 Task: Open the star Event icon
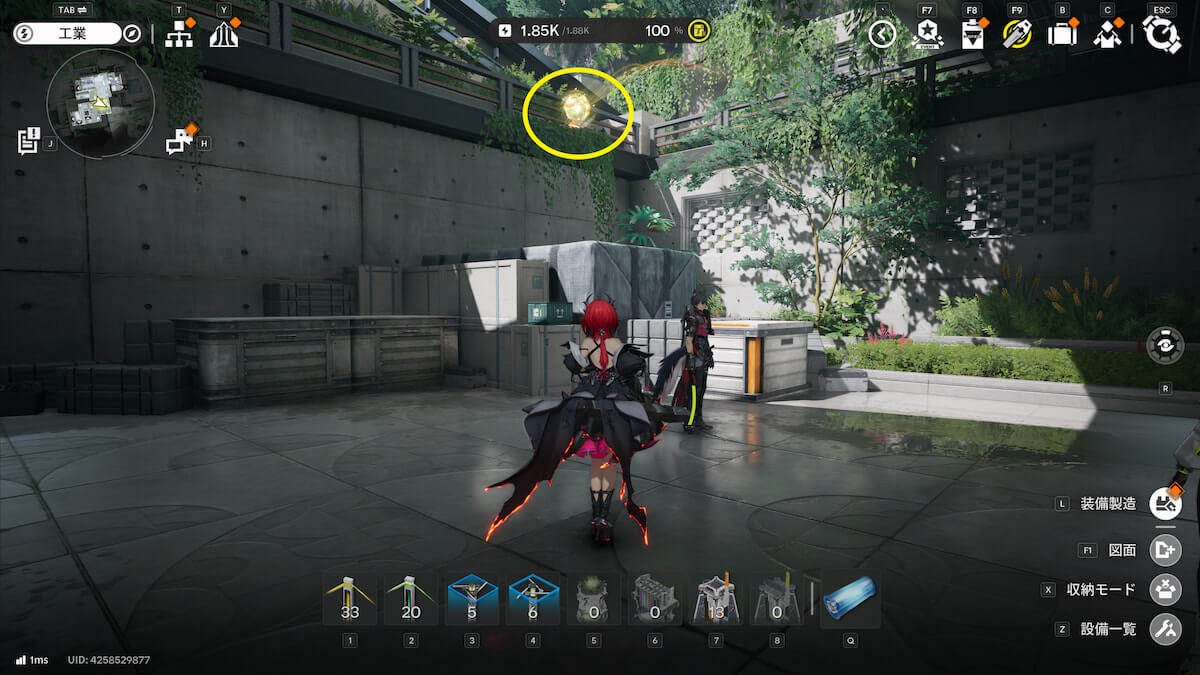927,35
